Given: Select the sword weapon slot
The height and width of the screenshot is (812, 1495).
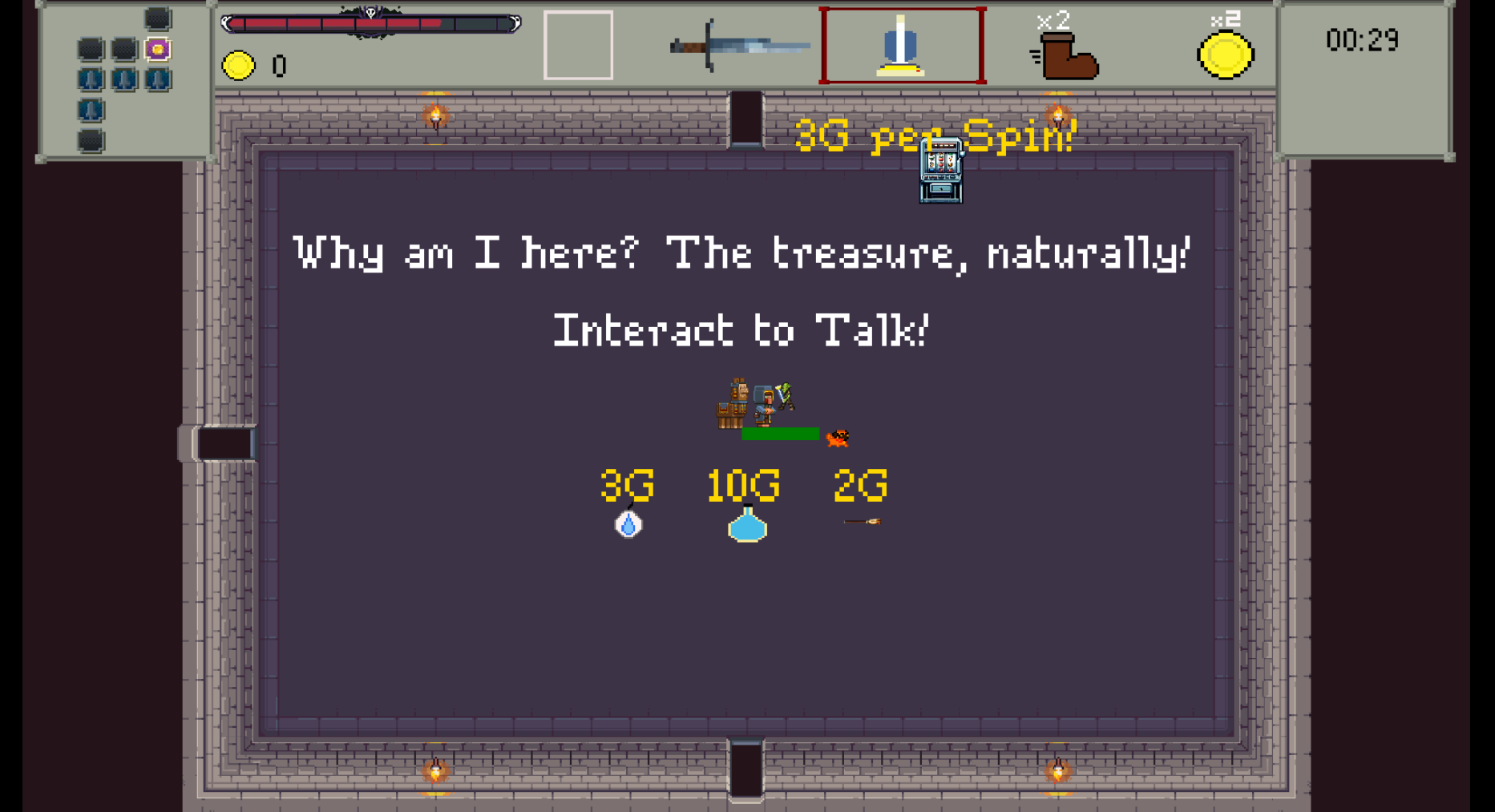Looking at the screenshot, I should (739, 46).
